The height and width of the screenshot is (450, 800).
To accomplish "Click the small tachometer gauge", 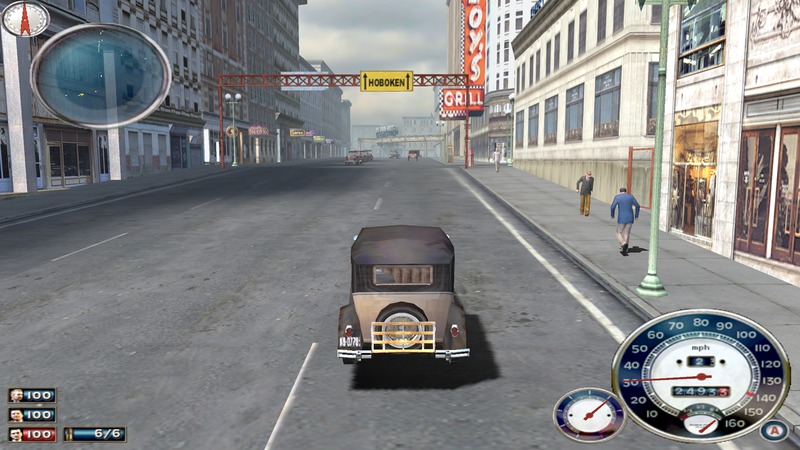I will pos(588,414).
